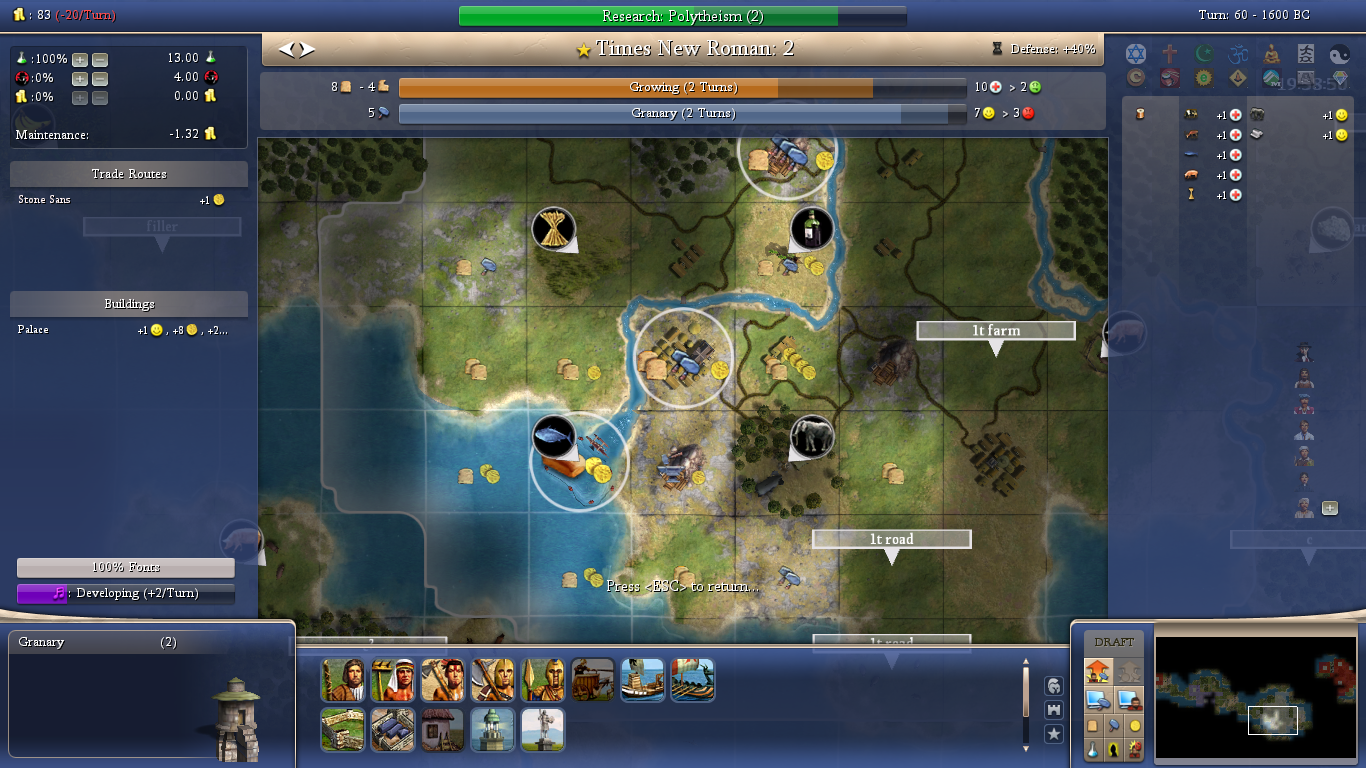This screenshot has width=1366, height=768.
Task: Lower the espionage rate with its minus button
Action: [x=100, y=78]
